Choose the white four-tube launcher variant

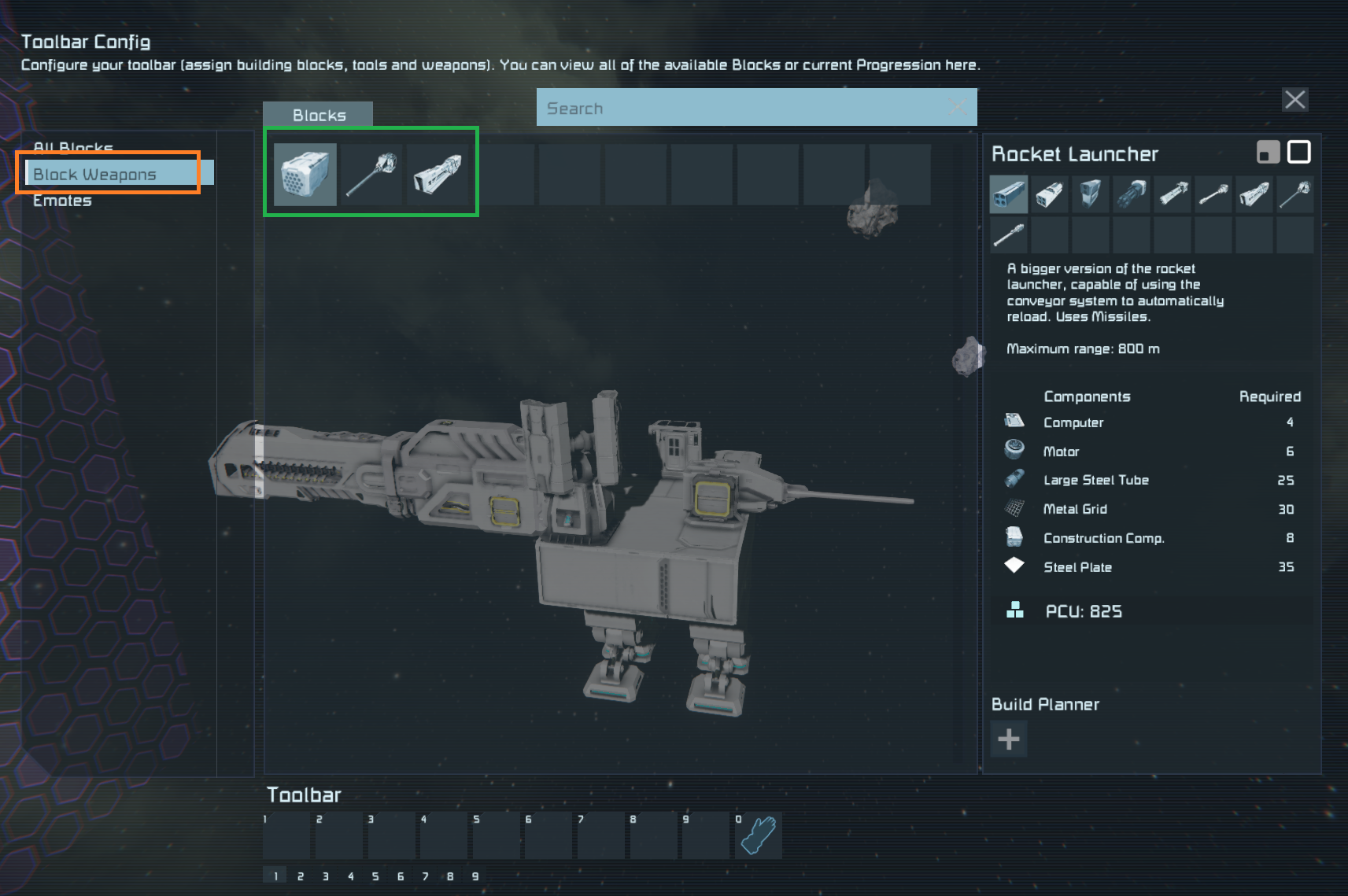click(1049, 194)
